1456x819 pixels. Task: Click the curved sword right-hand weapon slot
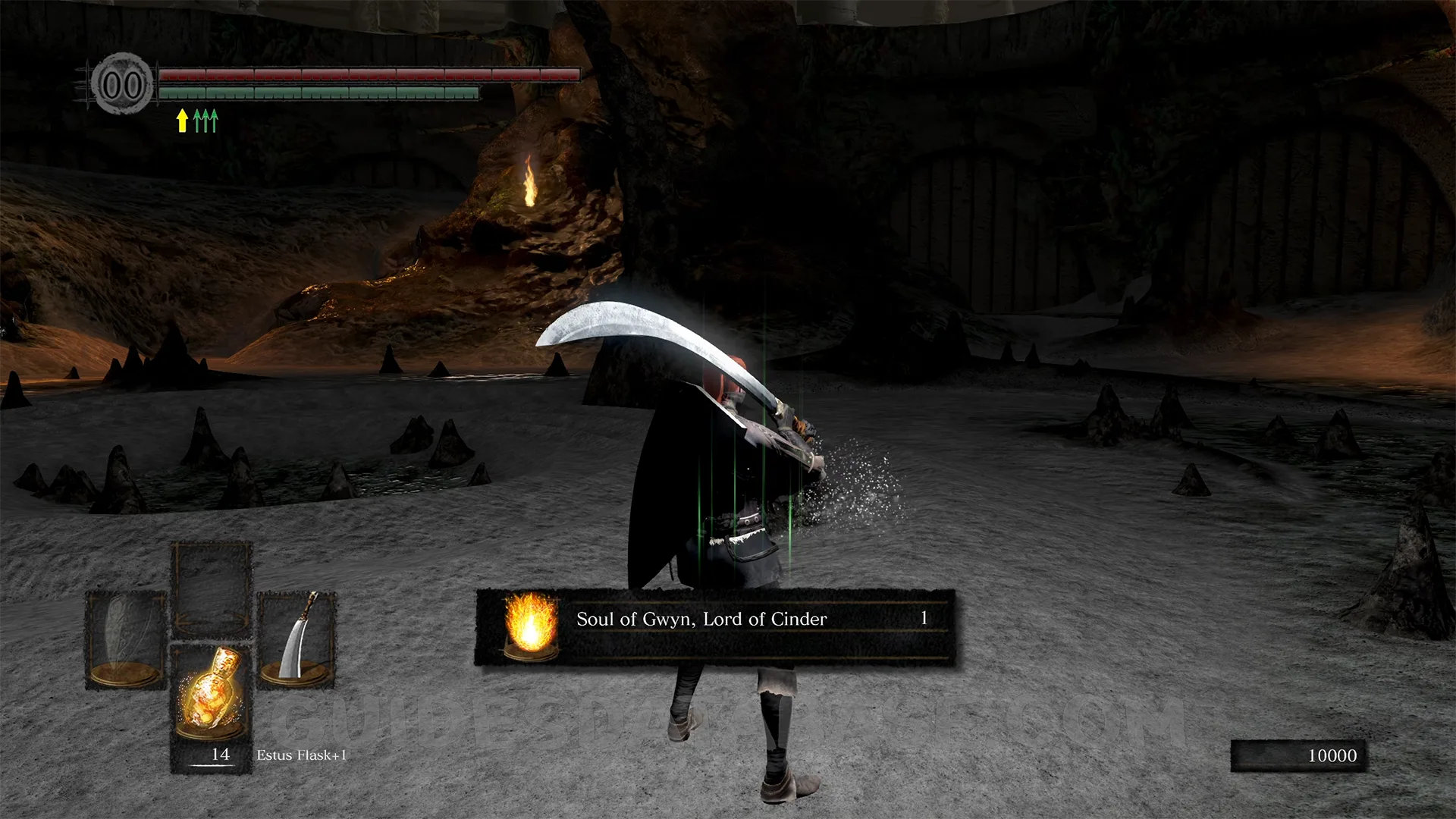pos(297,639)
